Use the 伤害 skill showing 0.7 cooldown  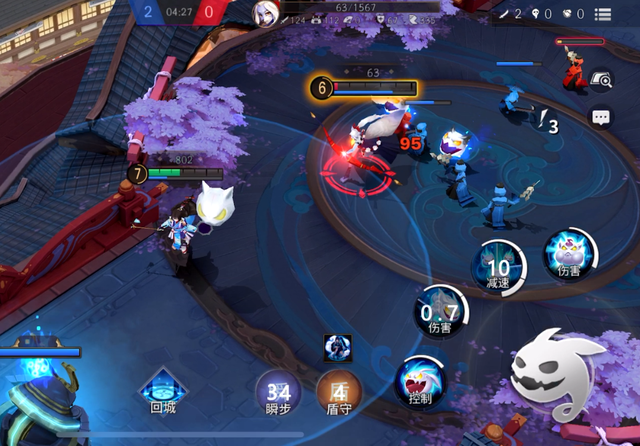440,309
